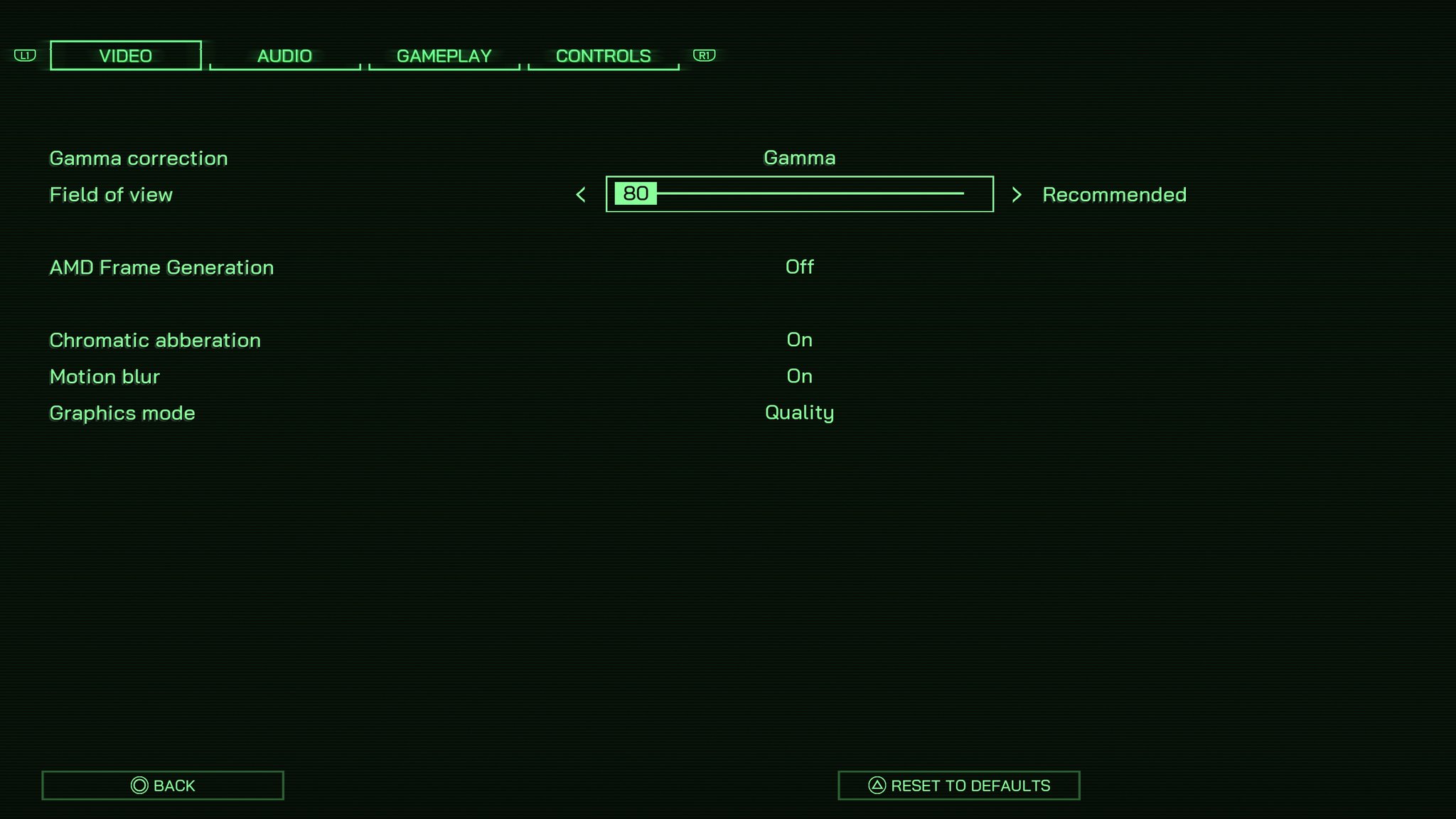Open the CONTROLS tab
Image resolution: width=1456 pixels, height=819 pixels.
click(x=603, y=55)
